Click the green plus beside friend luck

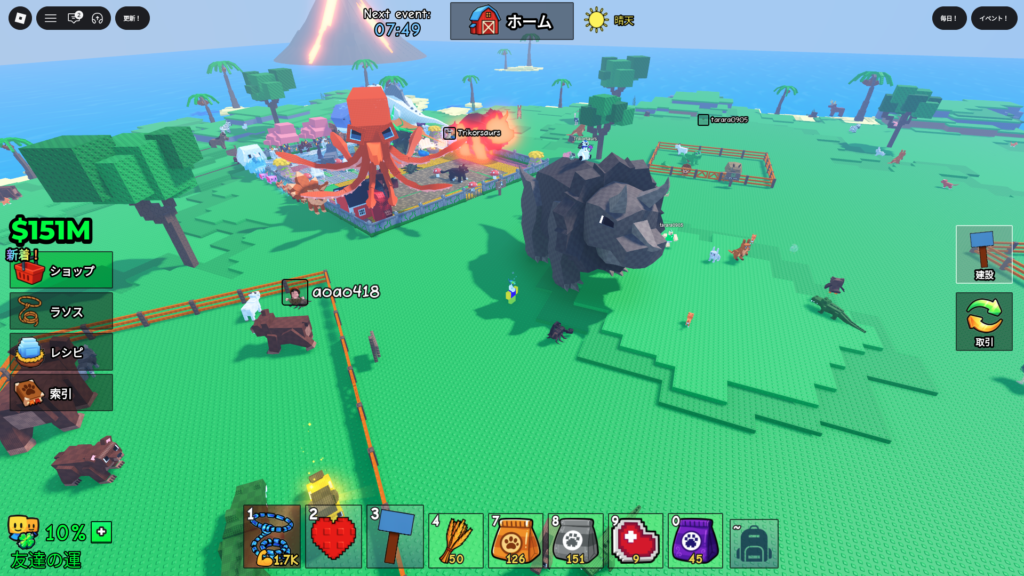click(x=101, y=531)
